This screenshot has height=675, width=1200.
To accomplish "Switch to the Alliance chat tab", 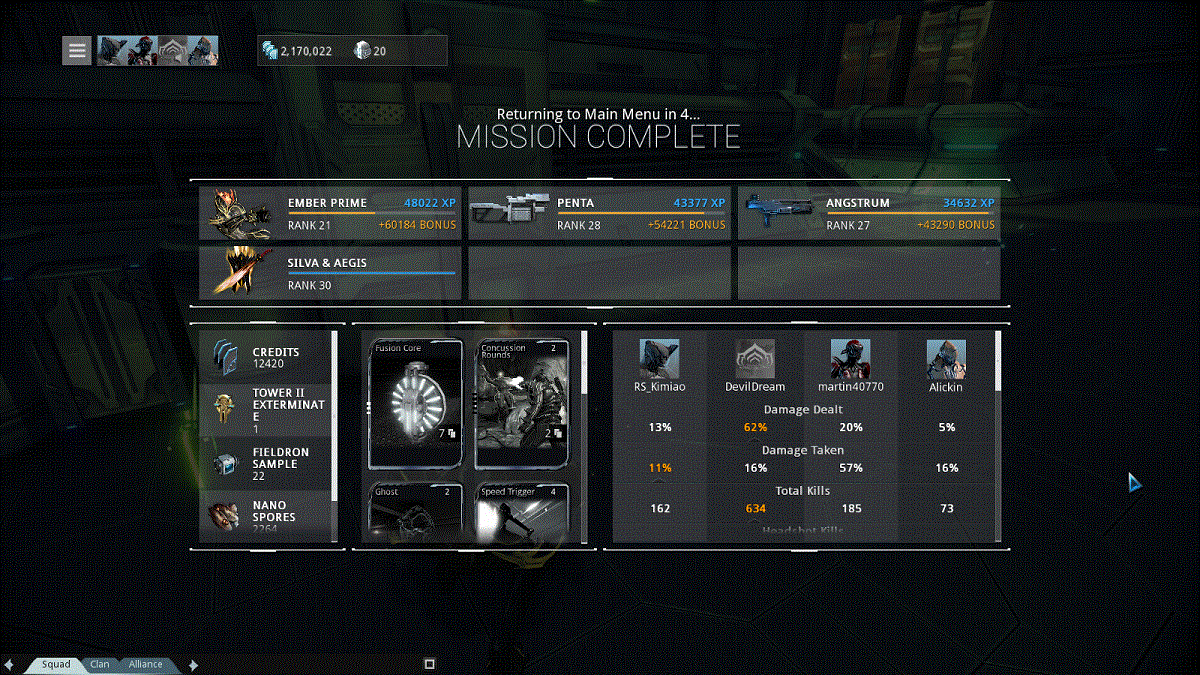I will [146, 664].
